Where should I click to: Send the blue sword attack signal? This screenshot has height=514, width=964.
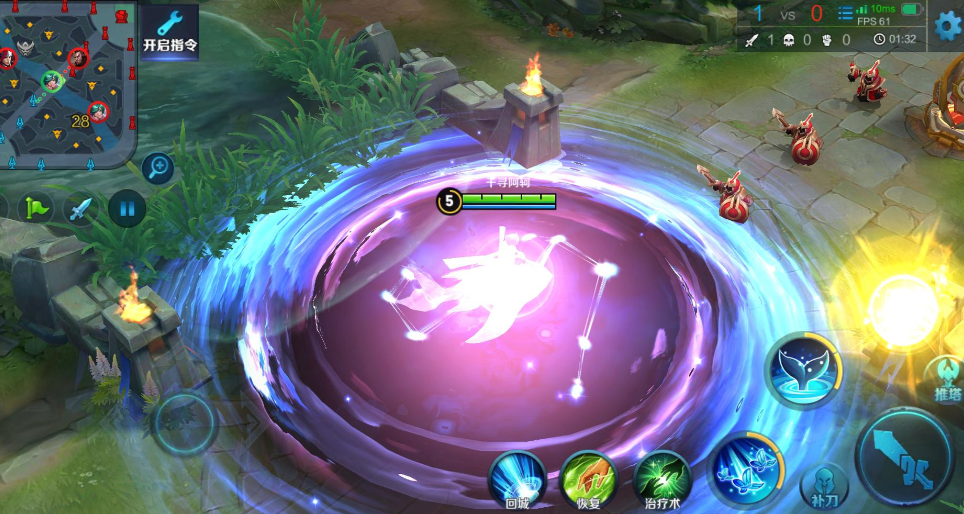(x=82, y=208)
